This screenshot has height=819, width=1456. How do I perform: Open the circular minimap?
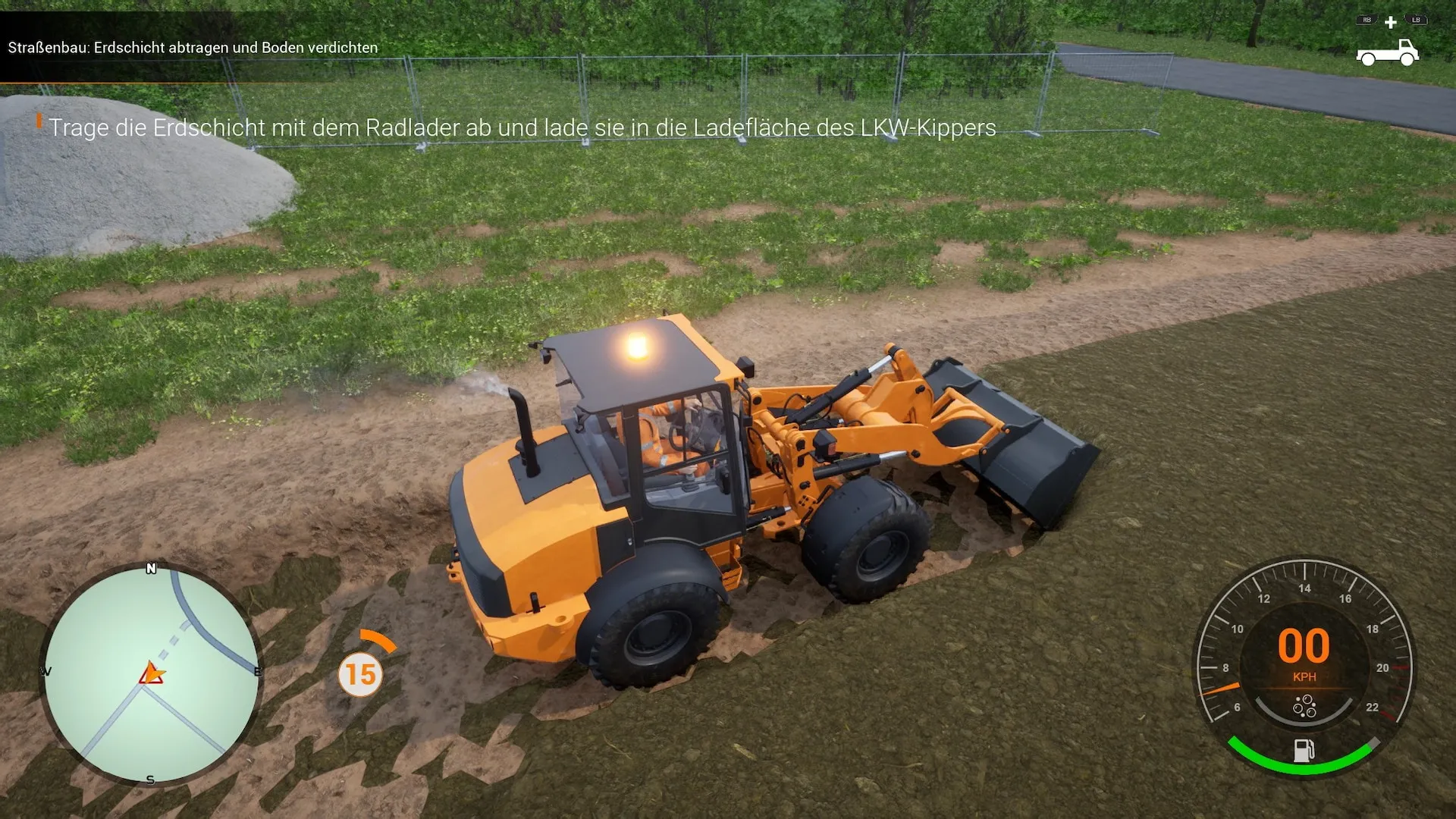click(x=151, y=674)
